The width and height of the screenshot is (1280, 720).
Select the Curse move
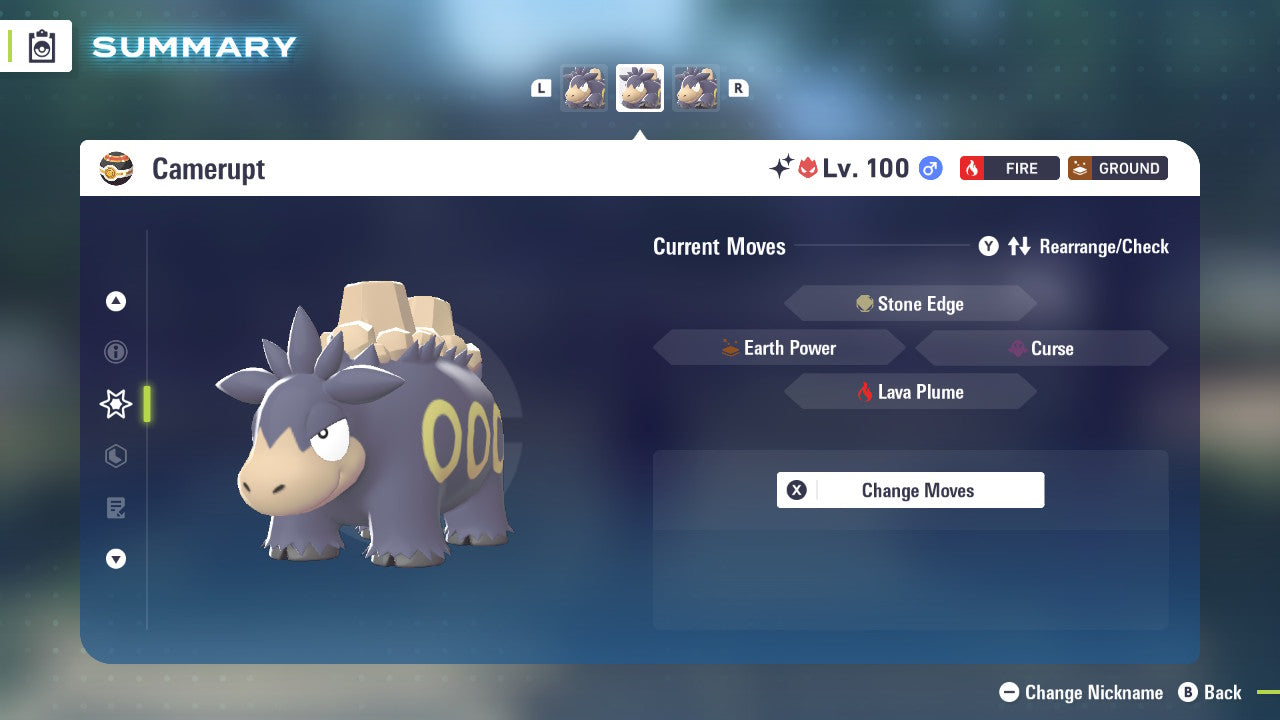1042,348
